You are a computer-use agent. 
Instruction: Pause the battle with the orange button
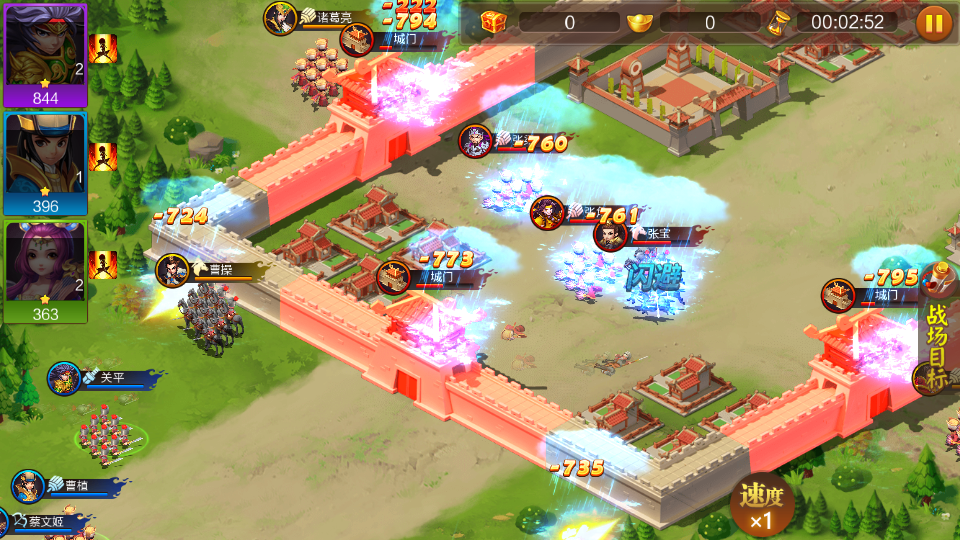tap(934, 23)
